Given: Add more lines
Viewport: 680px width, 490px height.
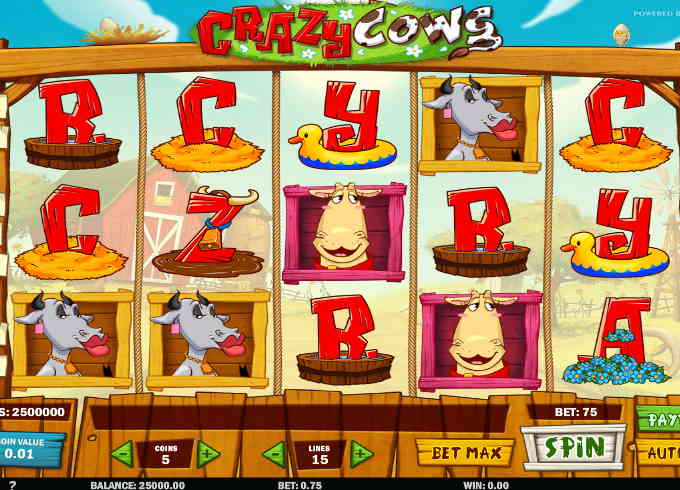Looking at the screenshot, I should point(361,453).
